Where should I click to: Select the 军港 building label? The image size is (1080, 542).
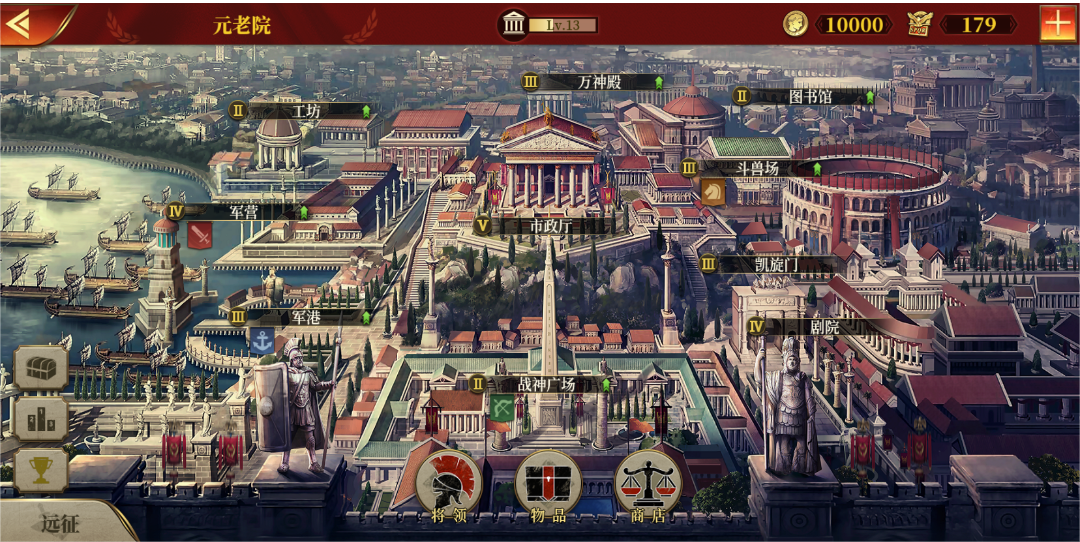pos(304,317)
